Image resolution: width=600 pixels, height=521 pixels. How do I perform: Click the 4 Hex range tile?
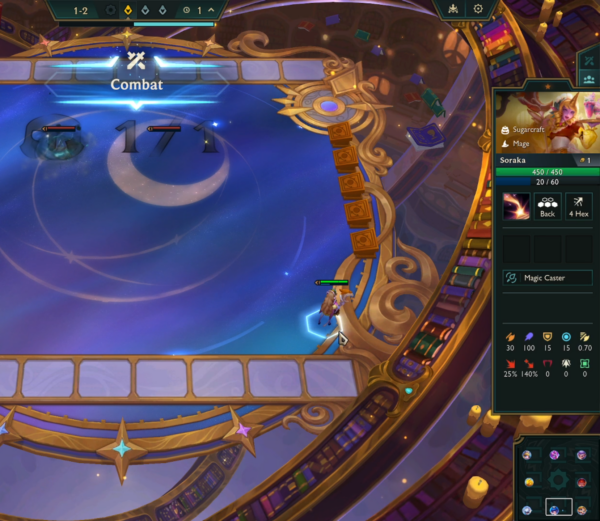pyautogui.click(x=579, y=207)
